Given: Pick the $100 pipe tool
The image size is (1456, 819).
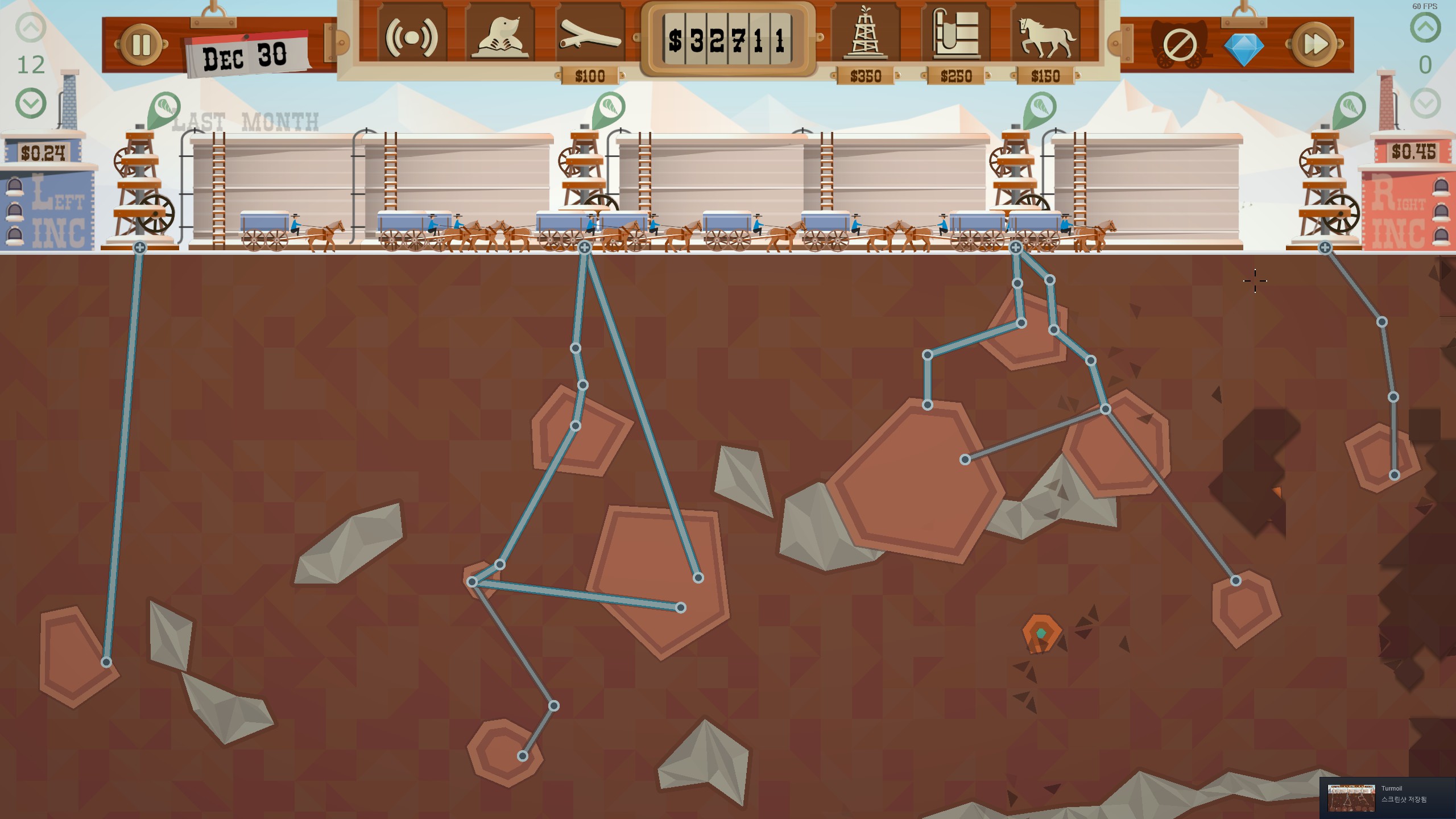Looking at the screenshot, I should (590, 38).
